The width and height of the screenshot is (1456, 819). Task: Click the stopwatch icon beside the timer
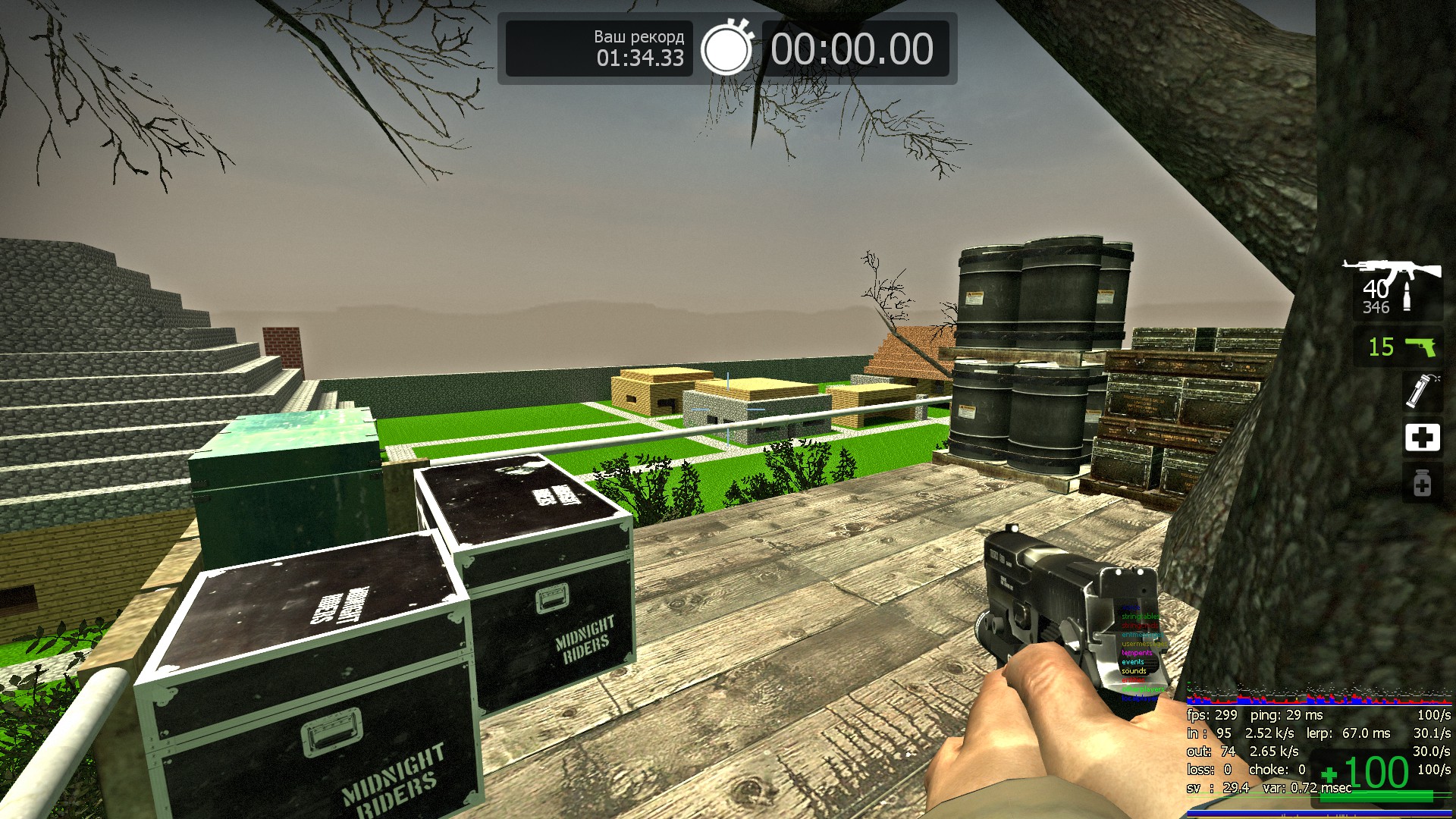(x=726, y=49)
